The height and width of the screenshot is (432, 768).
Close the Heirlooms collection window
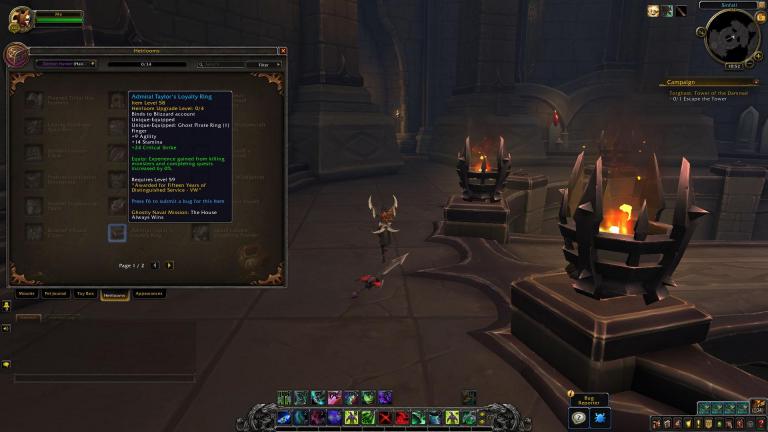282,50
